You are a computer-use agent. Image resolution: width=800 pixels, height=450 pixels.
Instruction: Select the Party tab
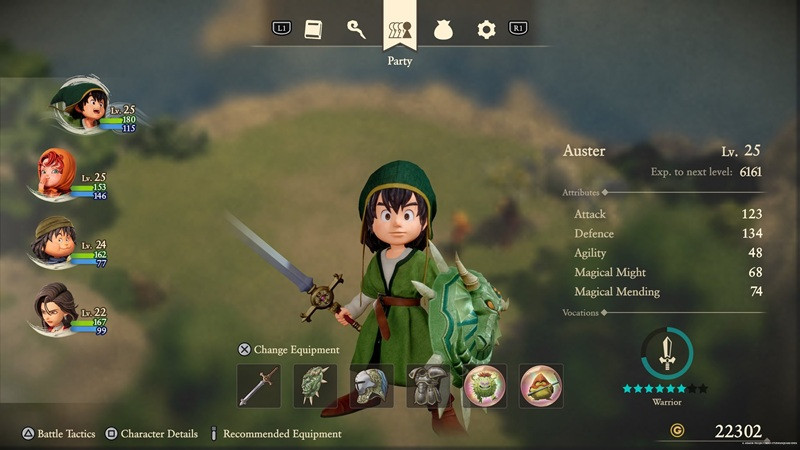(400, 30)
